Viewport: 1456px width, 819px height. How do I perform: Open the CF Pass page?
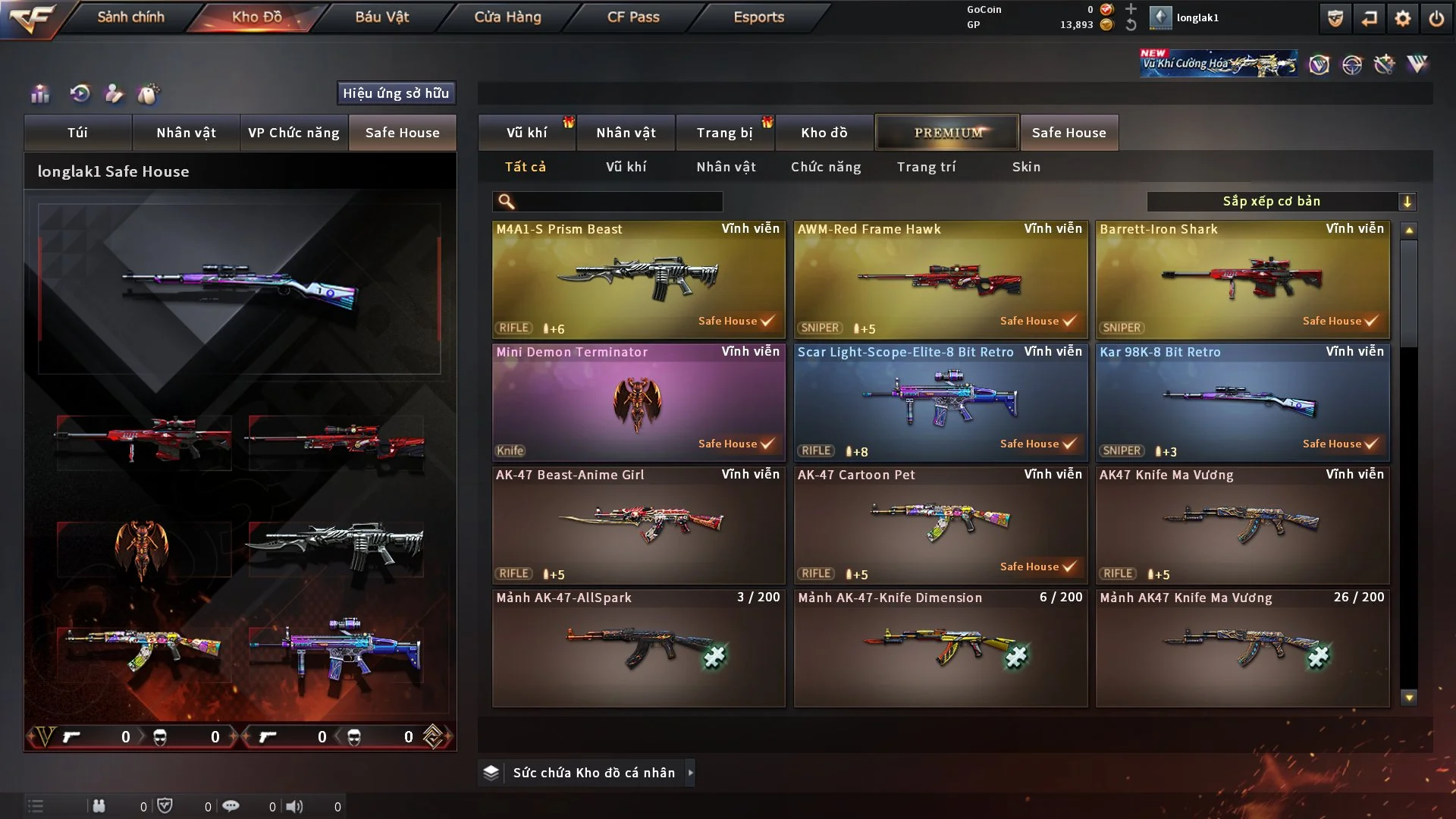pos(633,17)
